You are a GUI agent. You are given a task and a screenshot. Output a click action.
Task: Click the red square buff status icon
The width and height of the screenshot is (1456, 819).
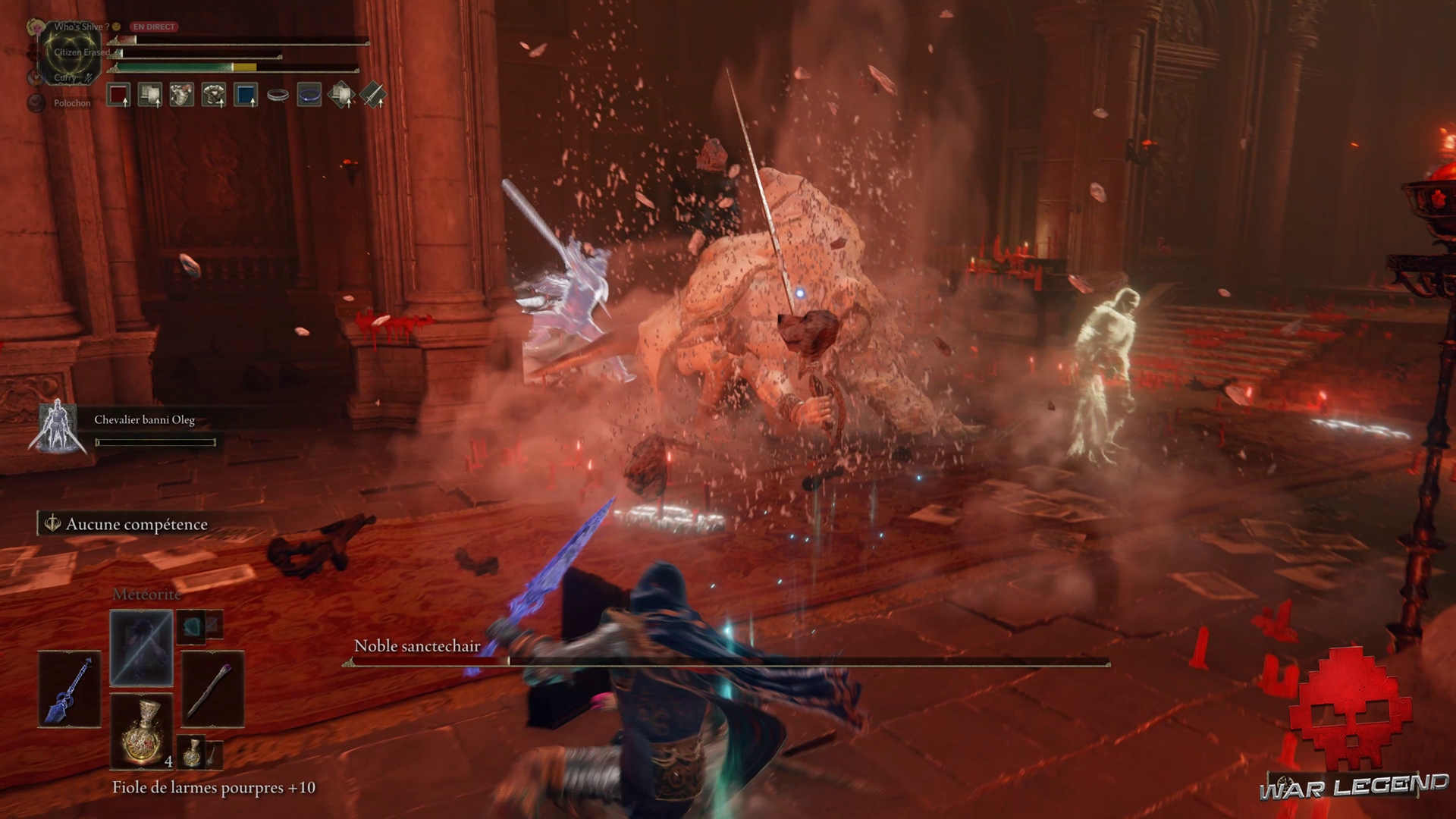118,95
